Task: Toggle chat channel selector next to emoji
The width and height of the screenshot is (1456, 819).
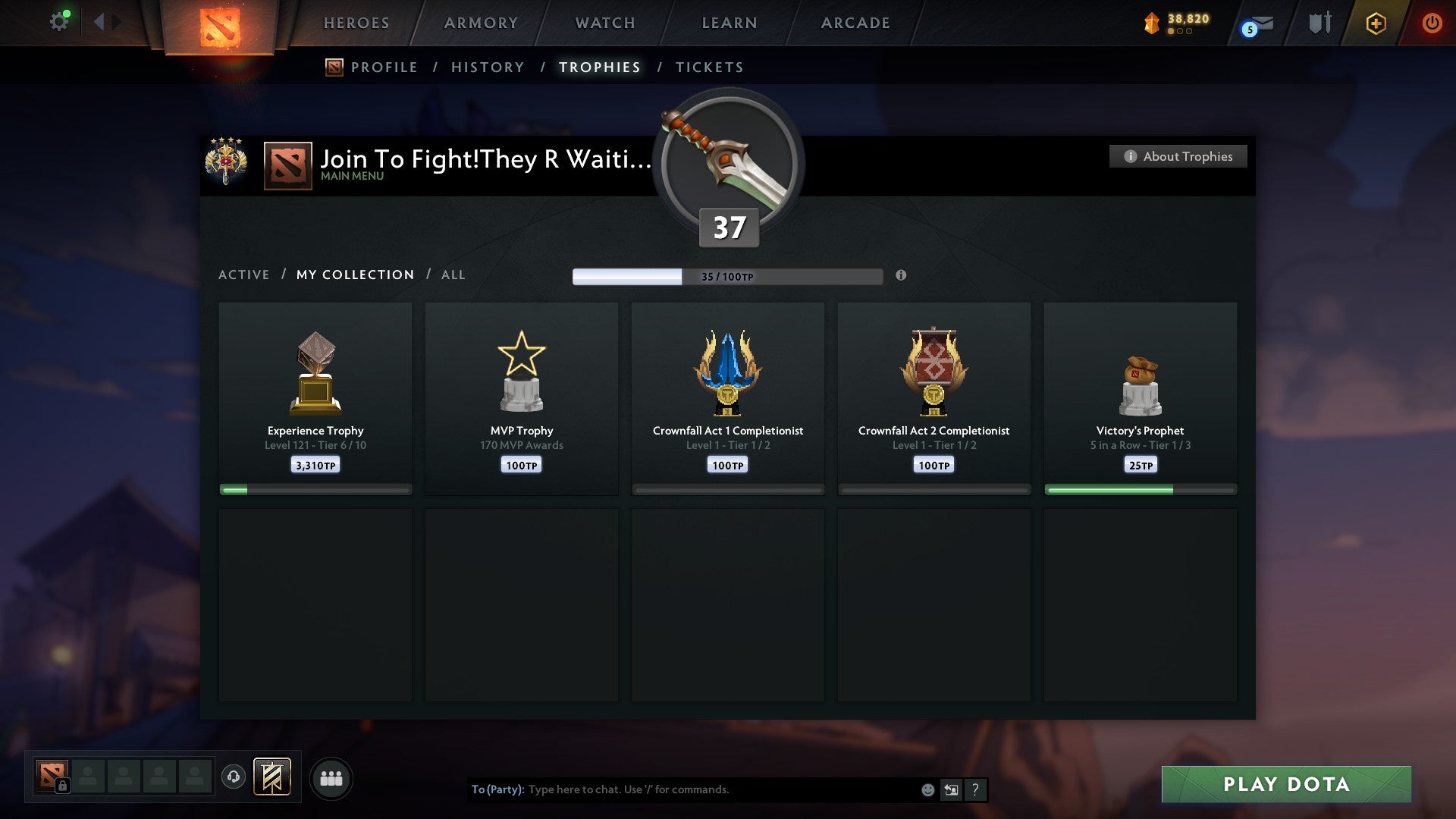Action: point(951,789)
